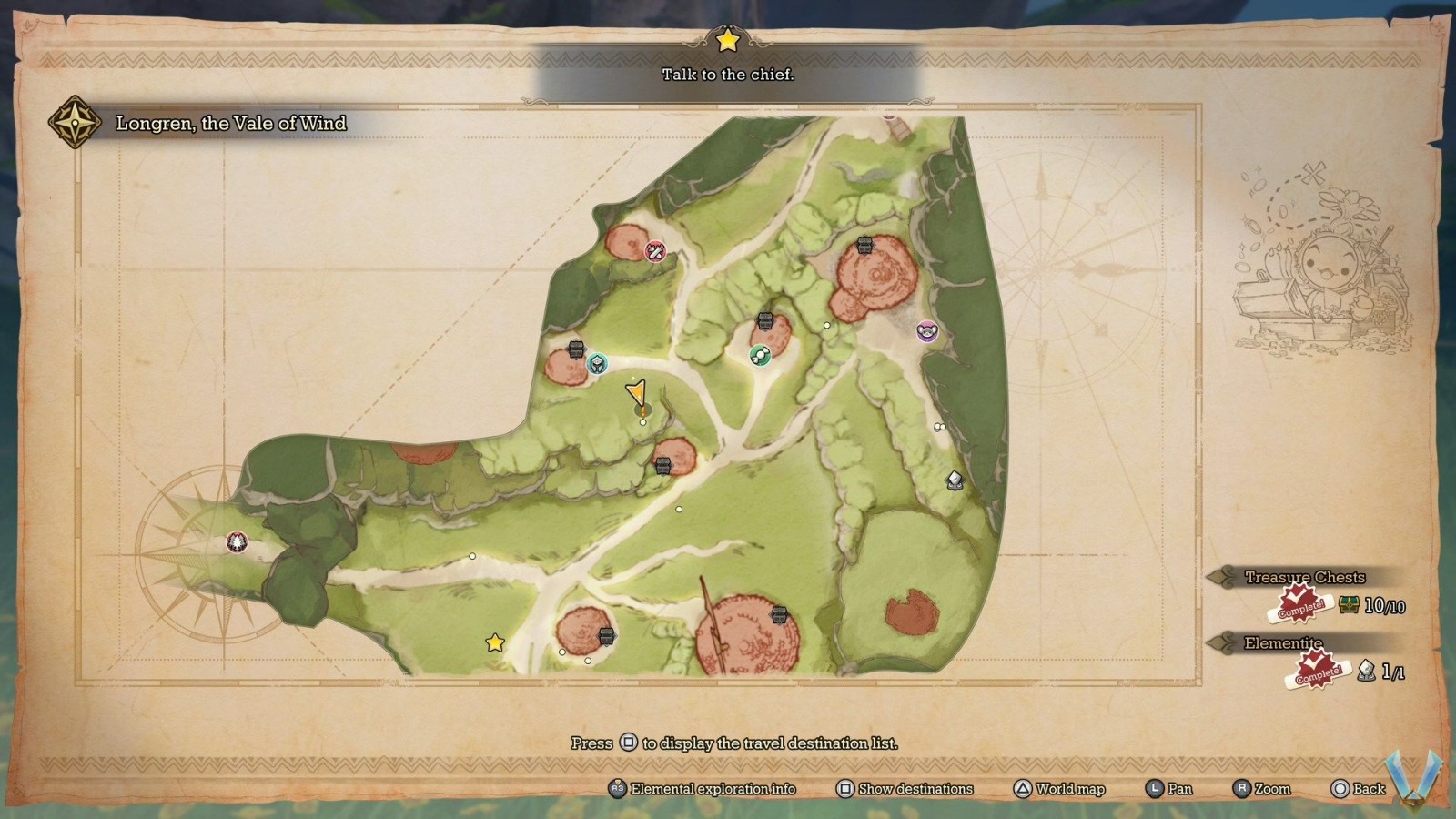Select the red crossed-swords map marker

(x=655, y=251)
